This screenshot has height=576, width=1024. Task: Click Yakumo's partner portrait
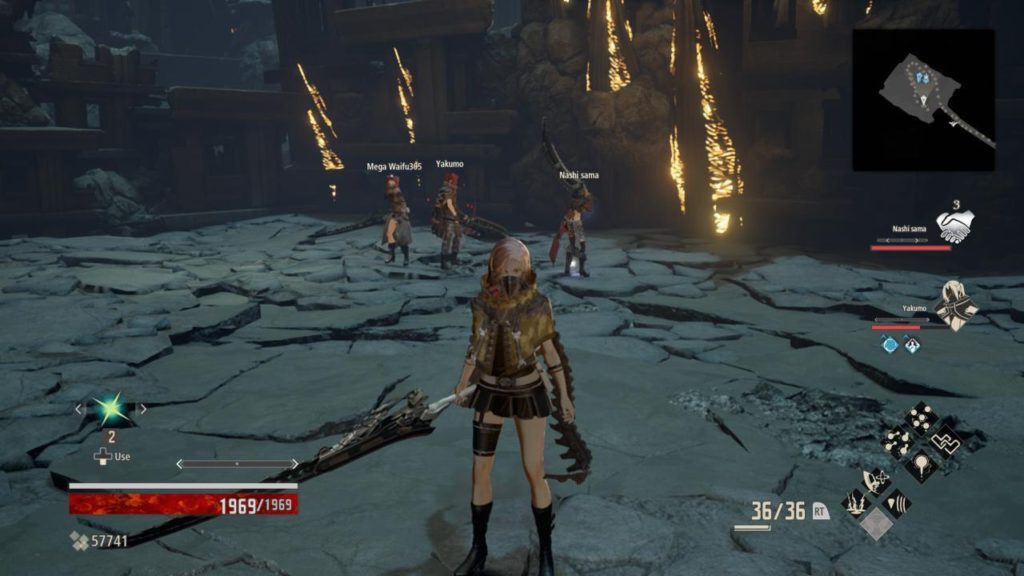coord(956,306)
